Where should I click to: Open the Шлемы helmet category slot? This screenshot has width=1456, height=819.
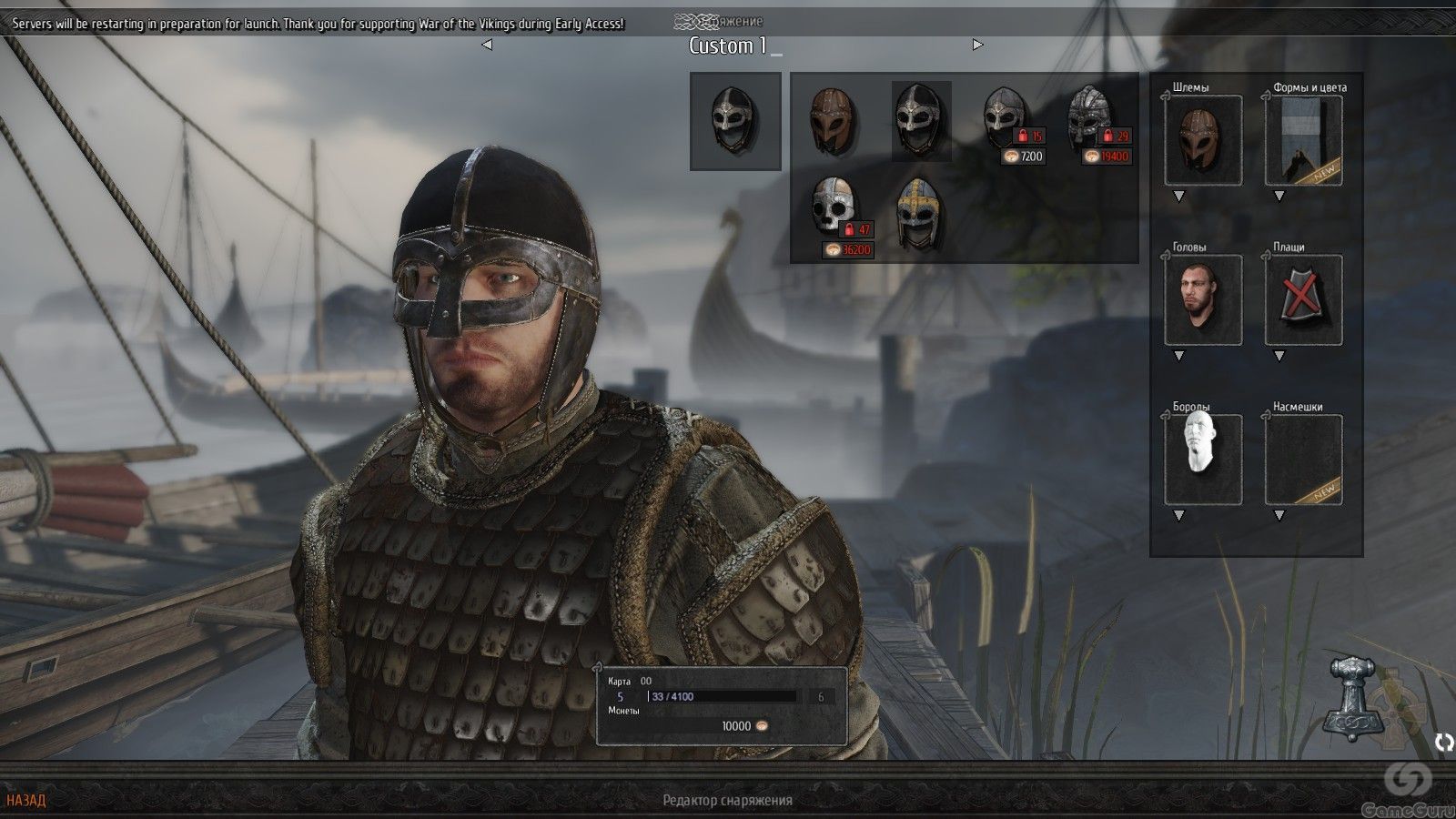click(x=1203, y=141)
